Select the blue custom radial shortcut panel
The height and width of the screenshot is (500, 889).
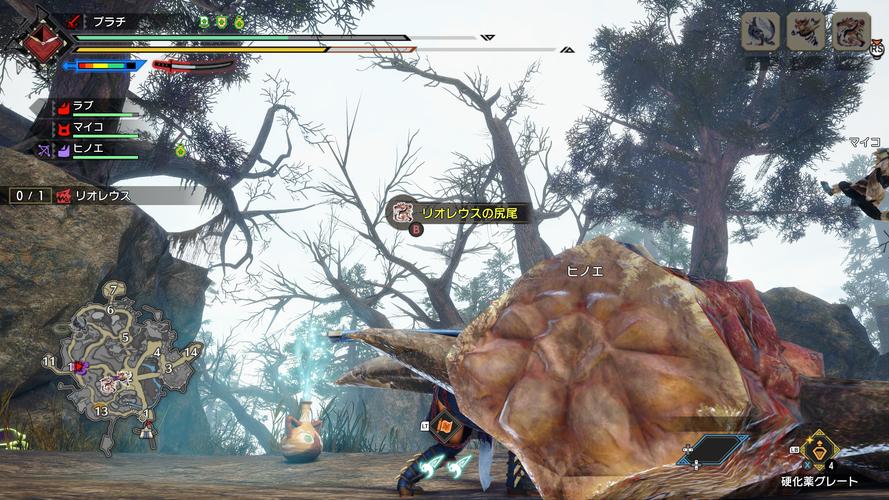[x=716, y=450]
